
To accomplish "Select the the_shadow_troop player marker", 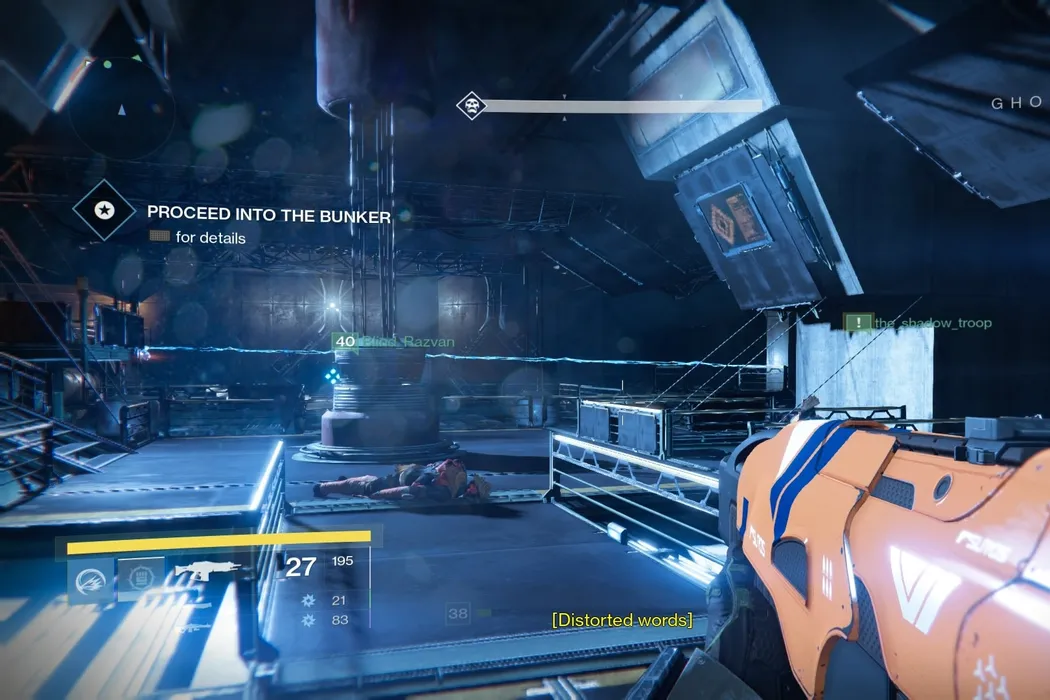I will coord(918,323).
